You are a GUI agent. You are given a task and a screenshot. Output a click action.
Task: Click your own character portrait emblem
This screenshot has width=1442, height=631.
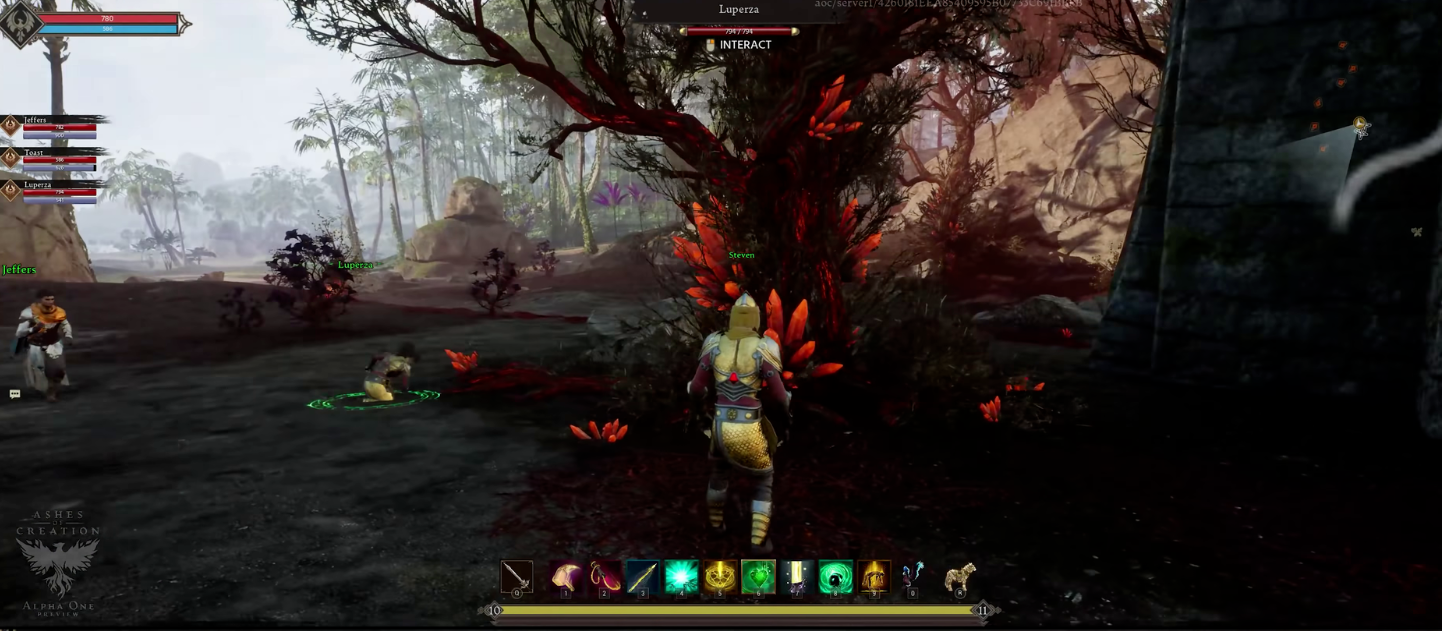pyautogui.click(x=20, y=23)
